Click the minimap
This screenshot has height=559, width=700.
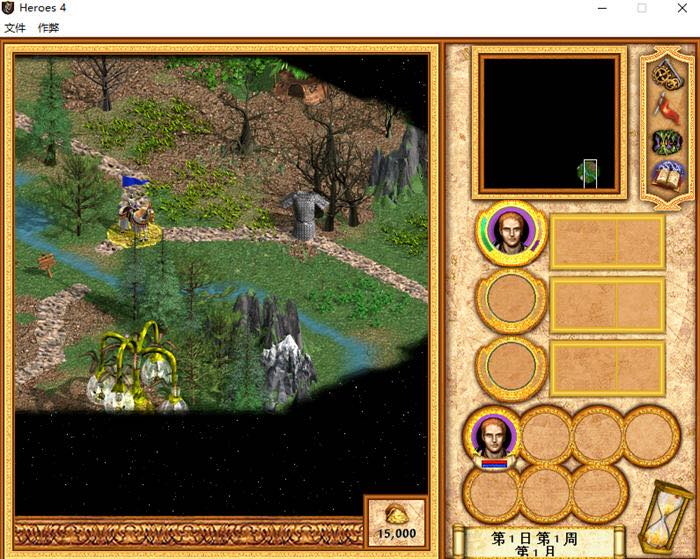tap(549, 123)
